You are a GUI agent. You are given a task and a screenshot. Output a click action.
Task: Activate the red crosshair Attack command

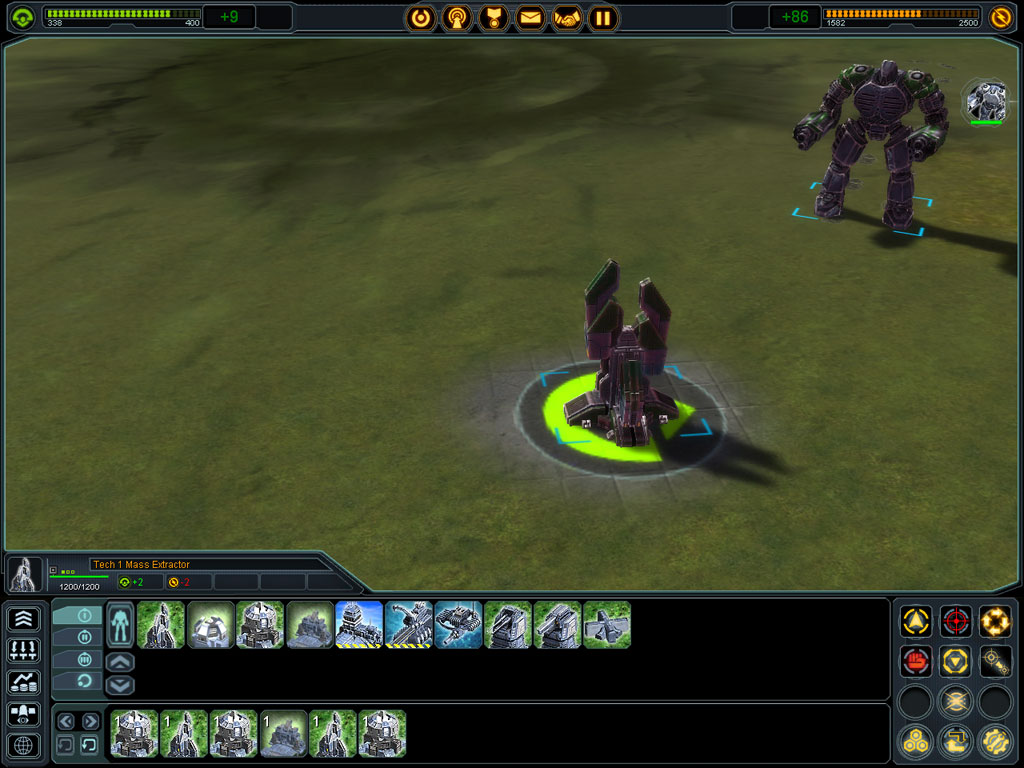[x=955, y=622]
